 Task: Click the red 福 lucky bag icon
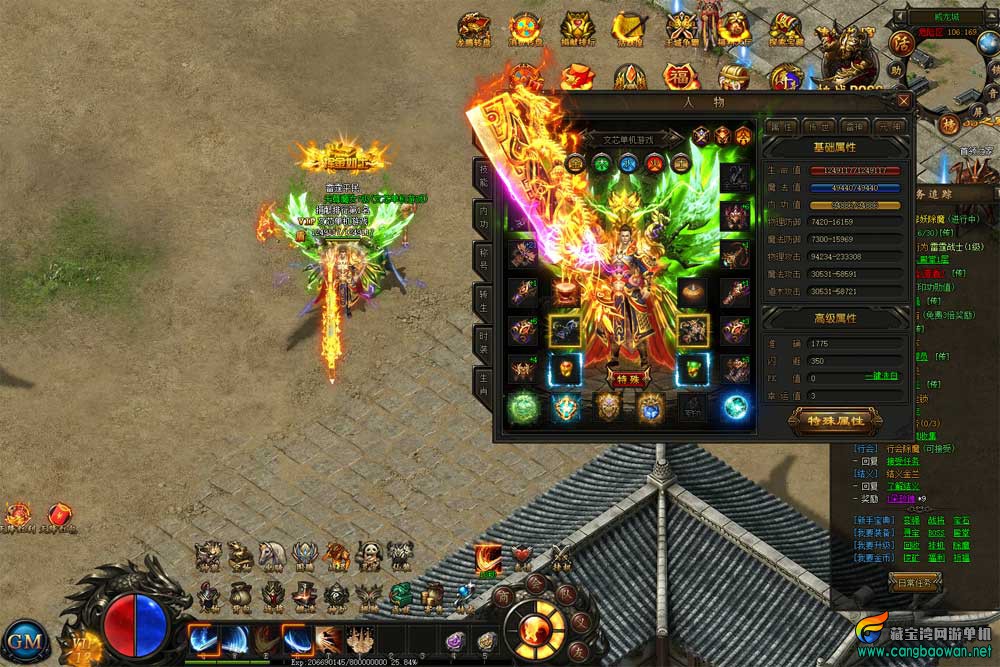point(680,77)
